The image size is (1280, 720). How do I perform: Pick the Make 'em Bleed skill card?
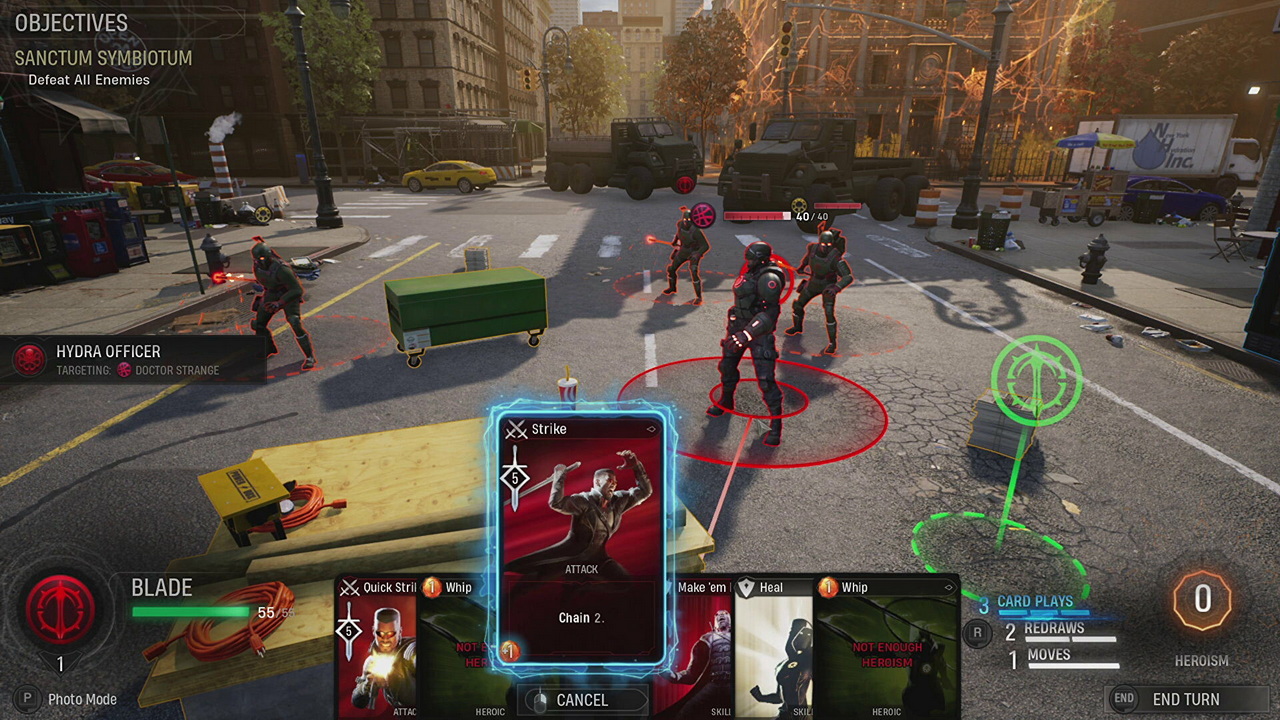pos(704,650)
